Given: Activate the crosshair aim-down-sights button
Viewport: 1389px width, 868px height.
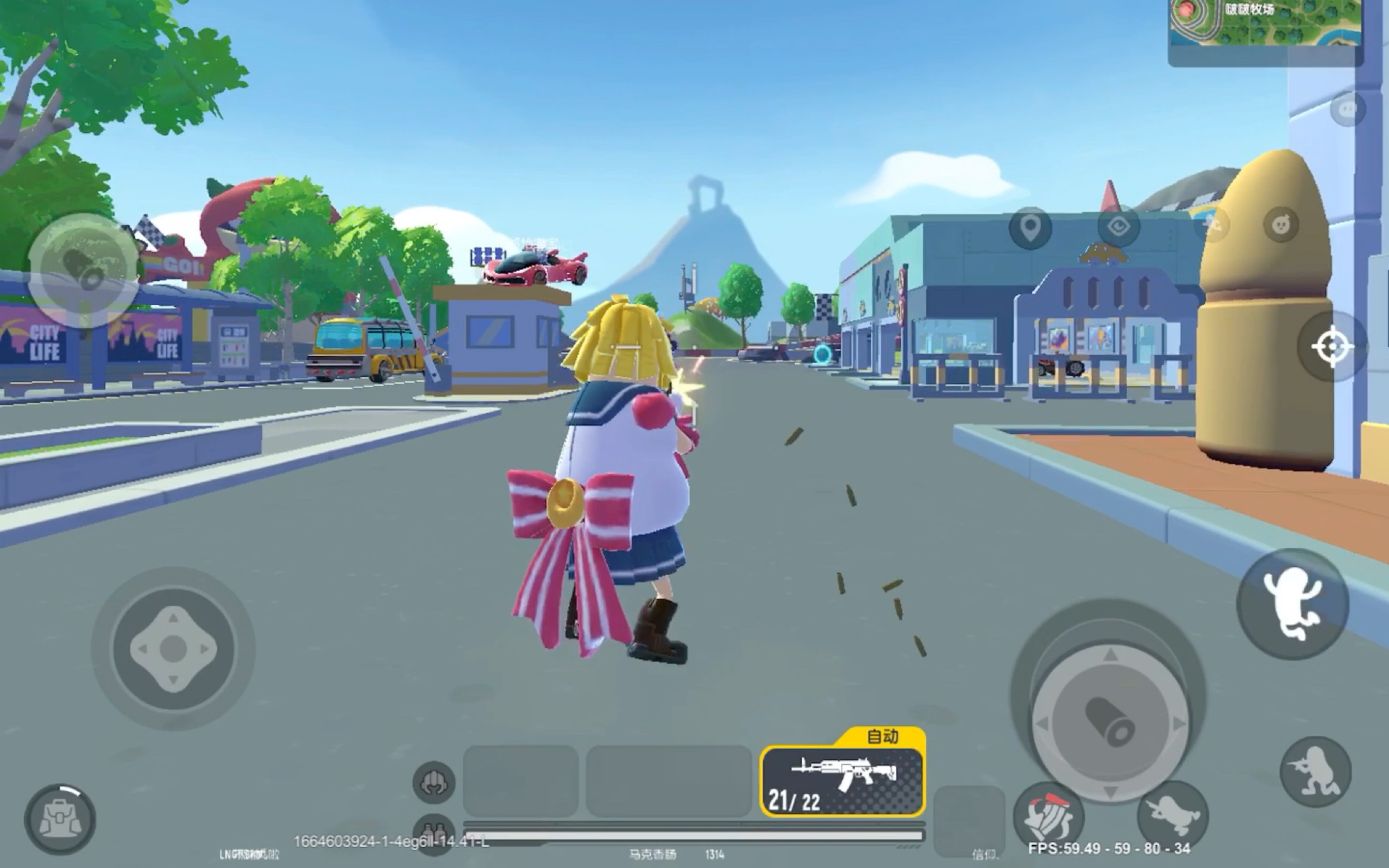Looking at the screenshot, I should [x=1332, y=347].
